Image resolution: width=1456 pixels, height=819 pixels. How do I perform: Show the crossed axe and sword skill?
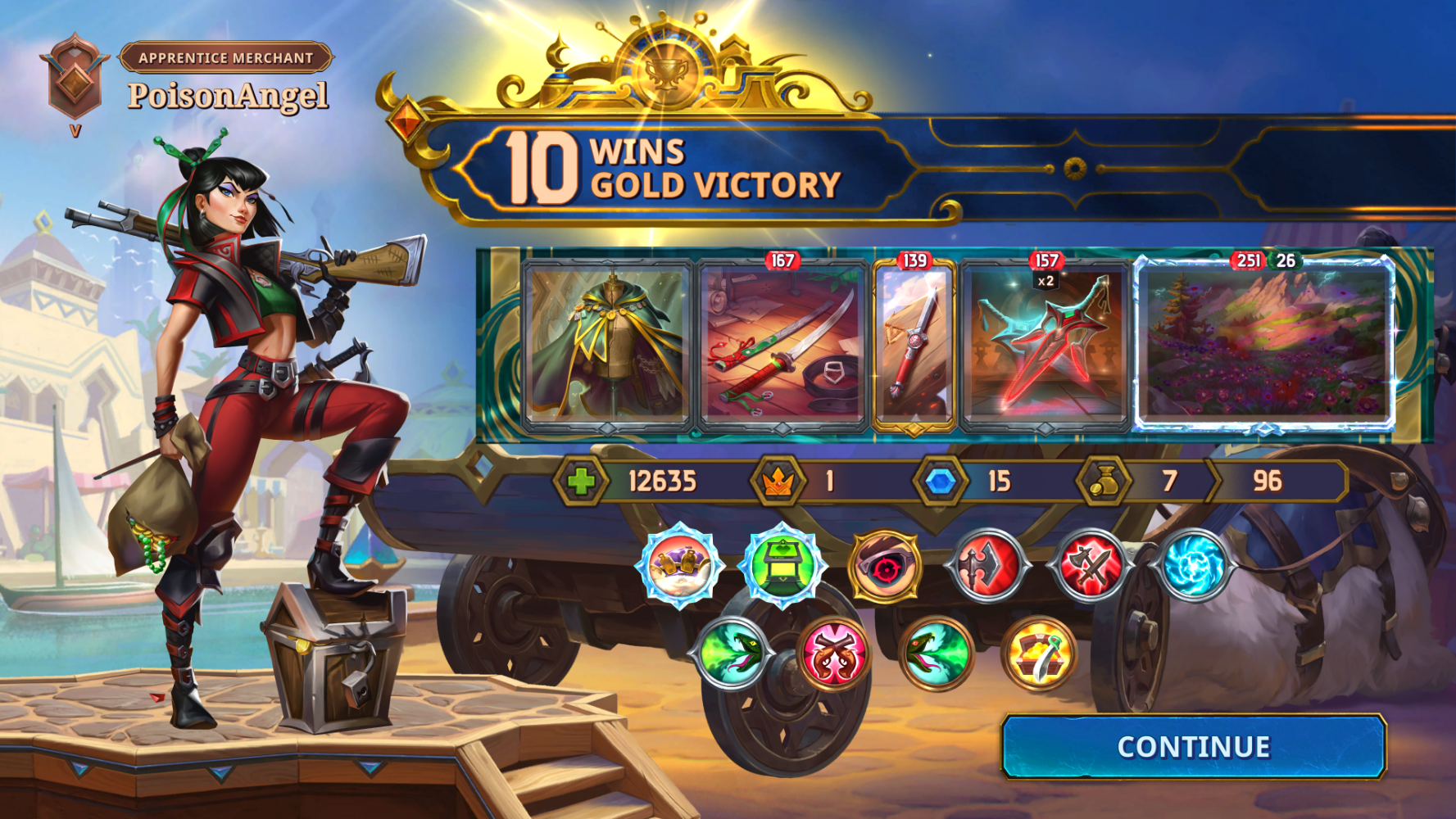[1091, 566]
